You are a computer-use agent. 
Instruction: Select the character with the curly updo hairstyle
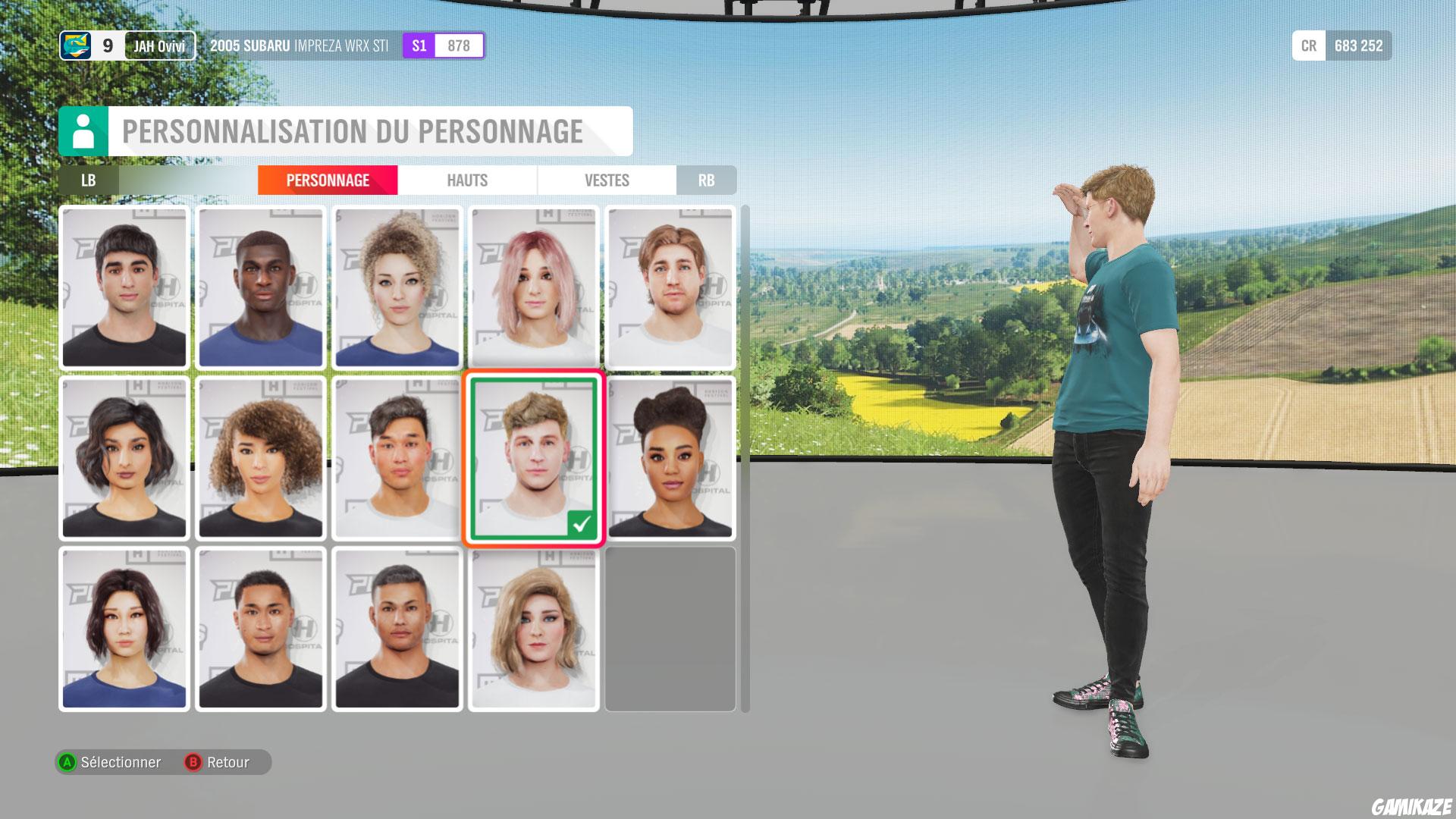[397, 288]
